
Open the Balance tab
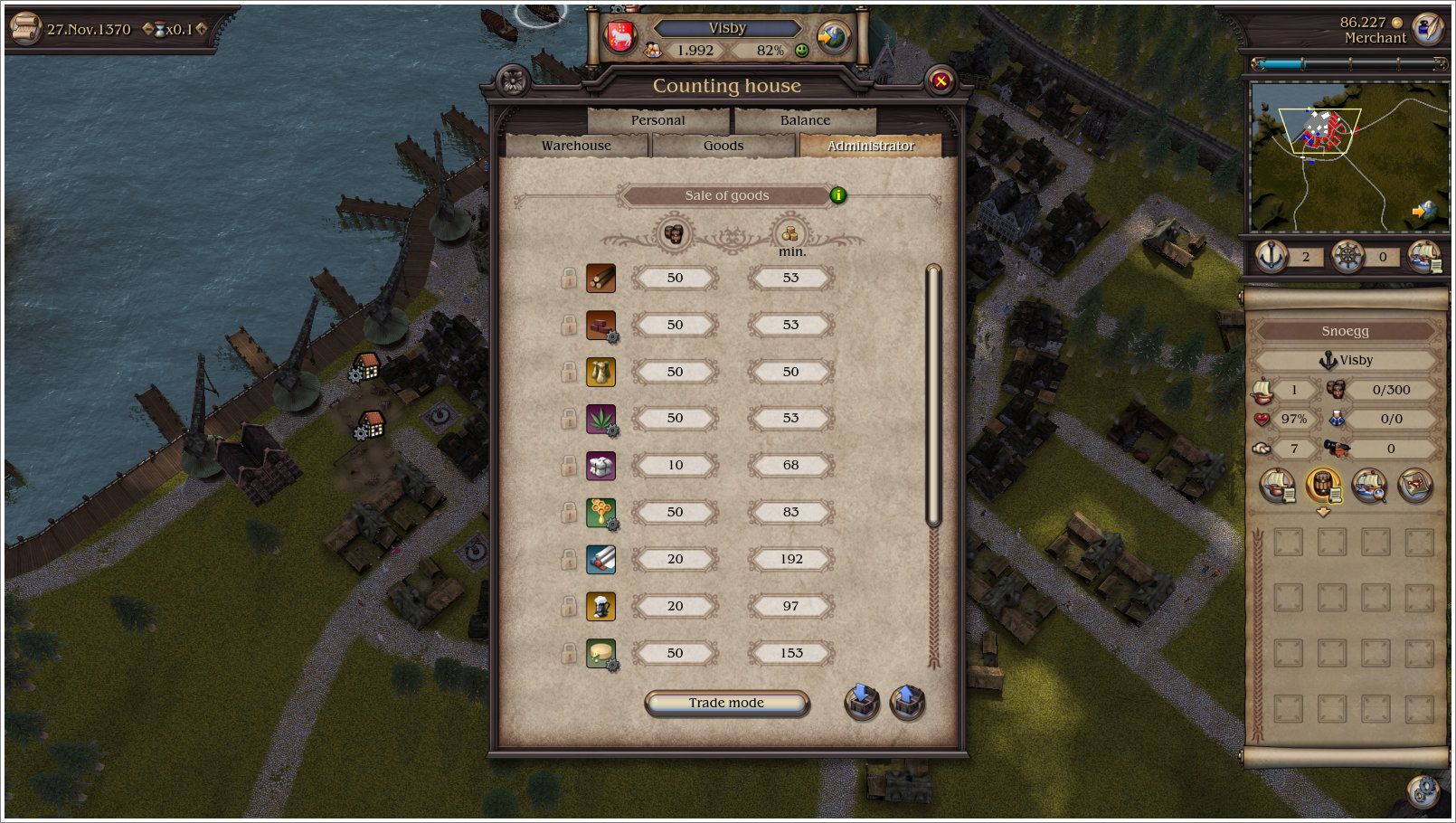pyautogui.click(x=805, y=120)
